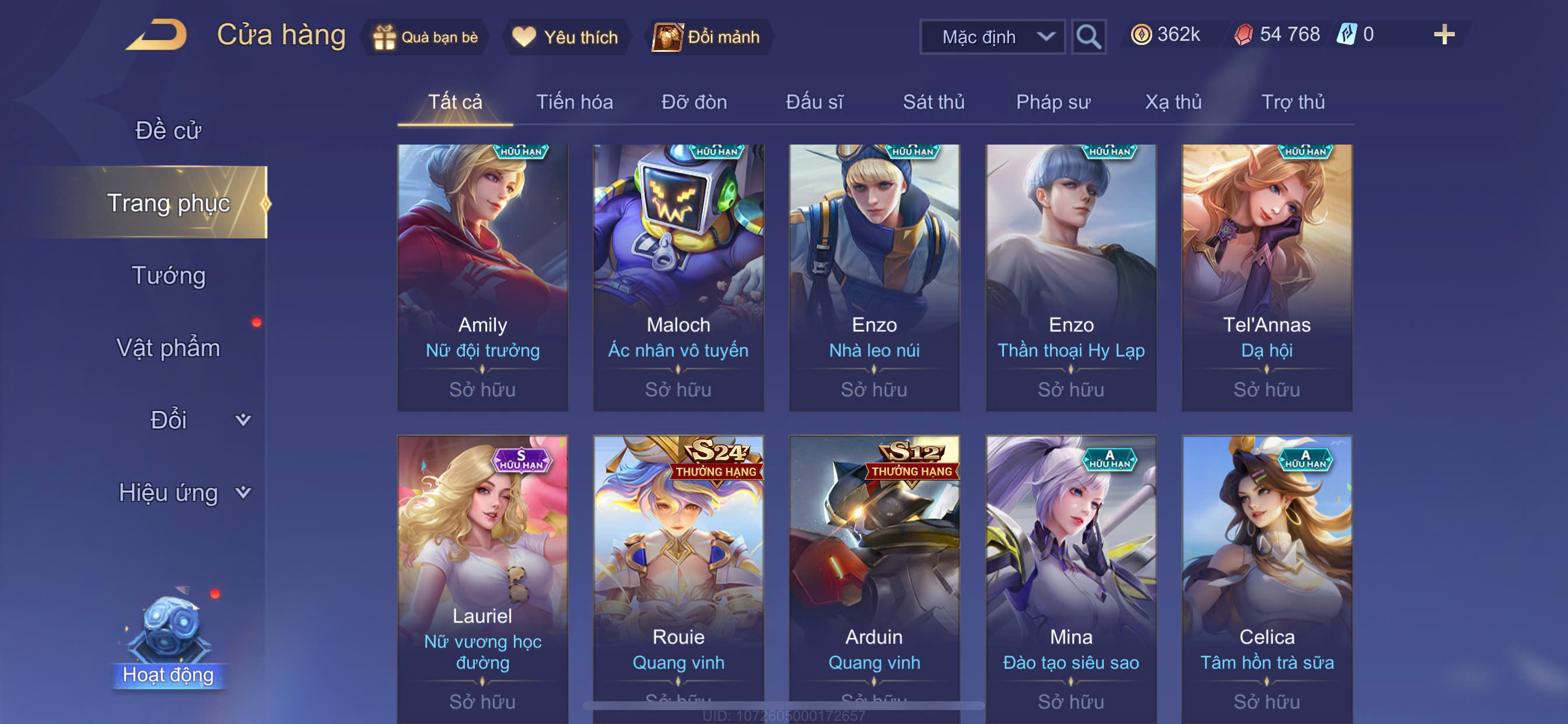Go to the Vật phẩm items section

click(168, 347)
